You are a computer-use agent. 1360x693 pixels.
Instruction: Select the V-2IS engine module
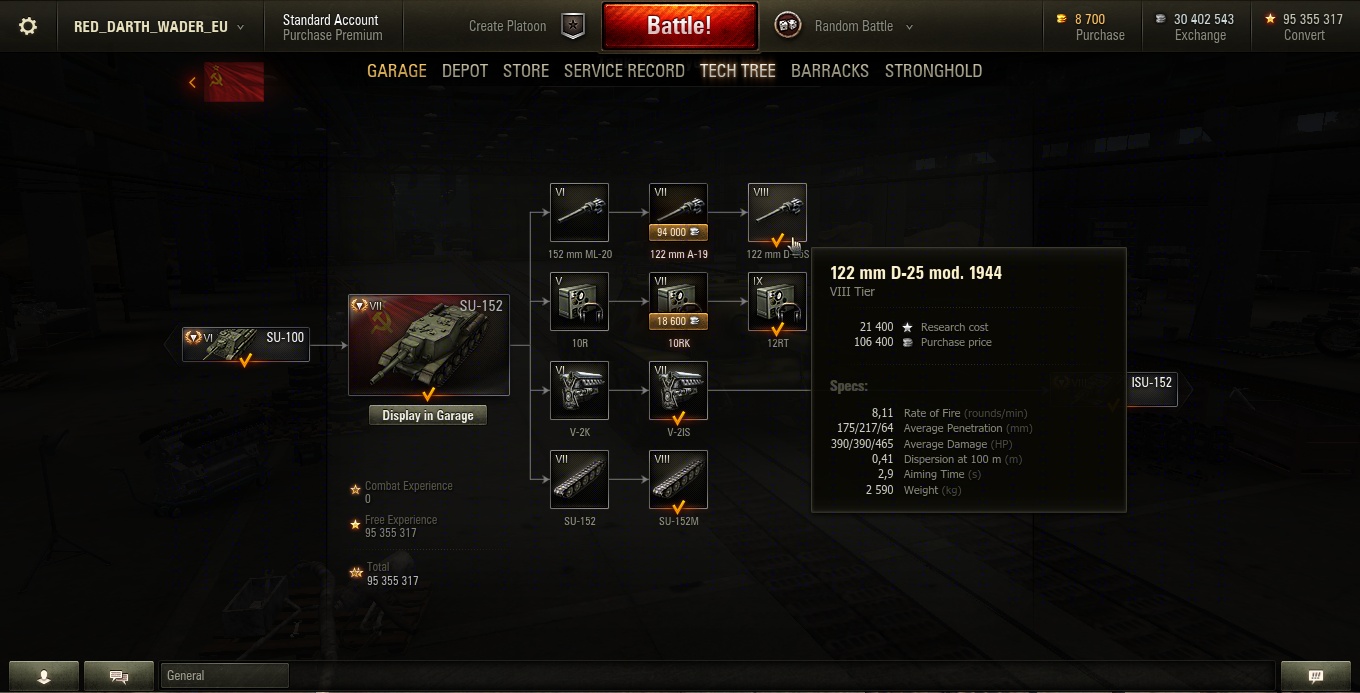pyautogui.click(x=678, y=391)
